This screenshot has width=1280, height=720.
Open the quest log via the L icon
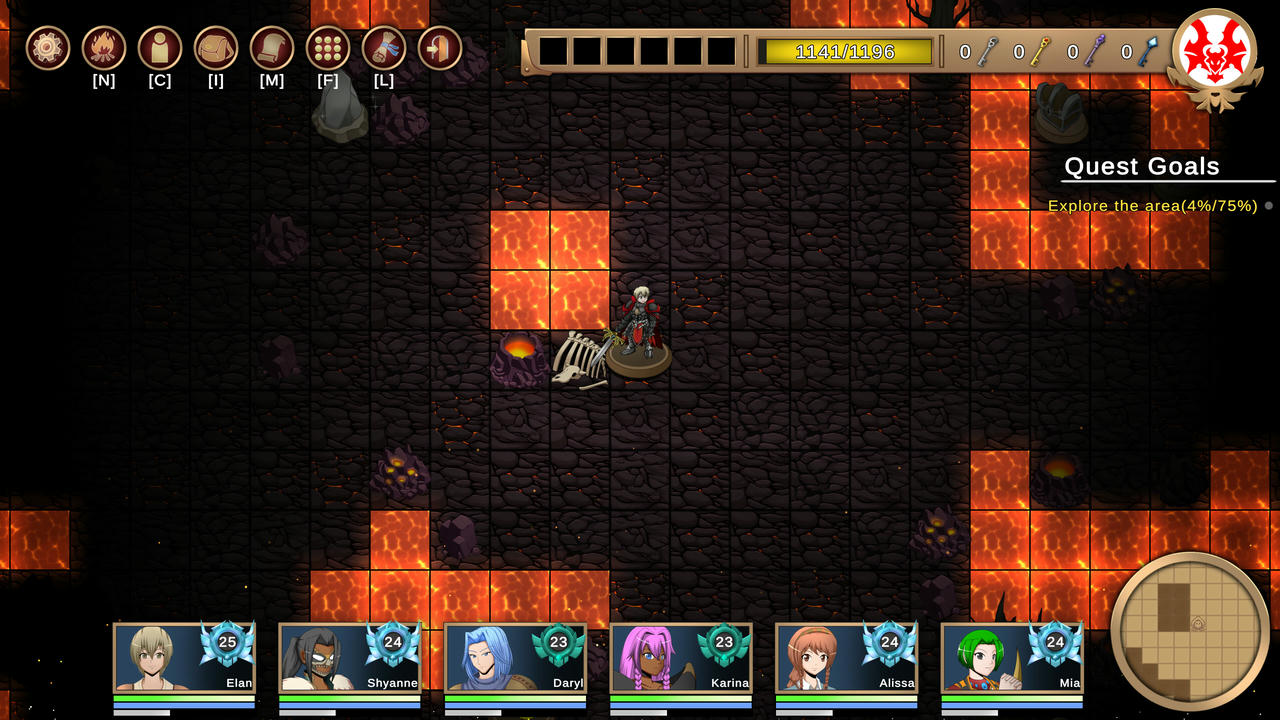click(x=384, y=45)
